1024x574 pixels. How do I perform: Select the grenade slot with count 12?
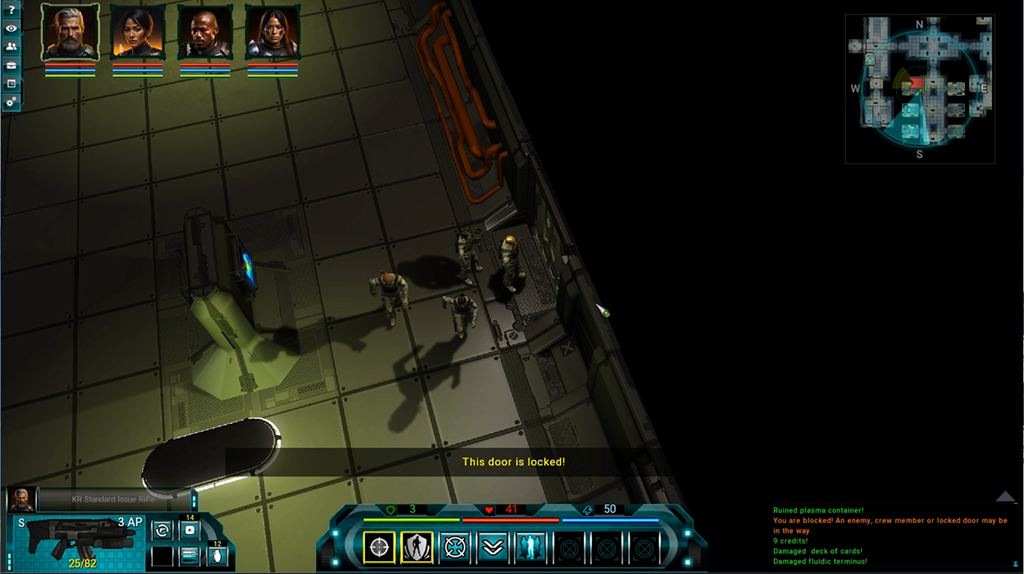click(x=216, y=556)
